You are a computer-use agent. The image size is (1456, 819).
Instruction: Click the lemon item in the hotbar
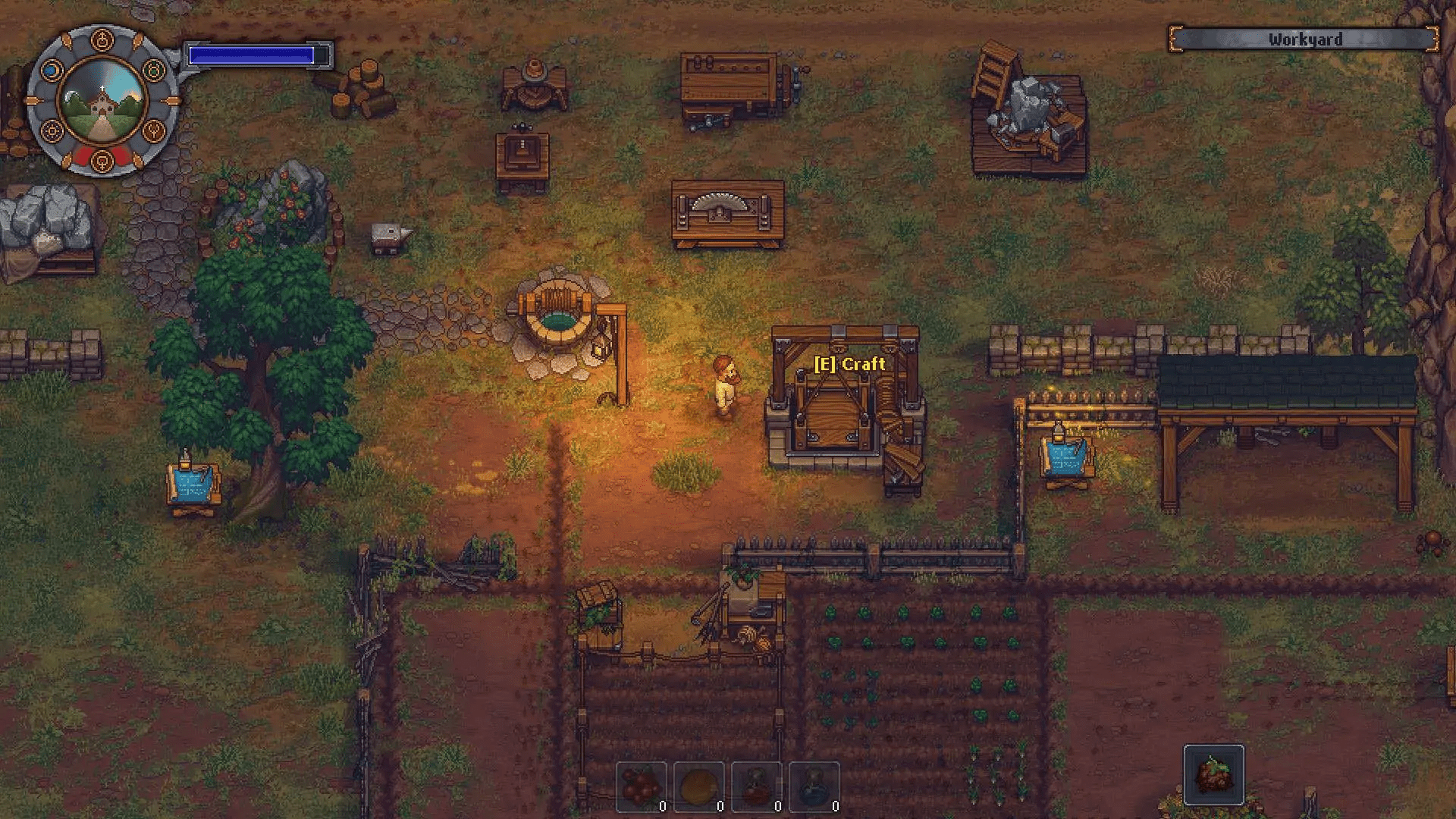(x=699, y=786)
